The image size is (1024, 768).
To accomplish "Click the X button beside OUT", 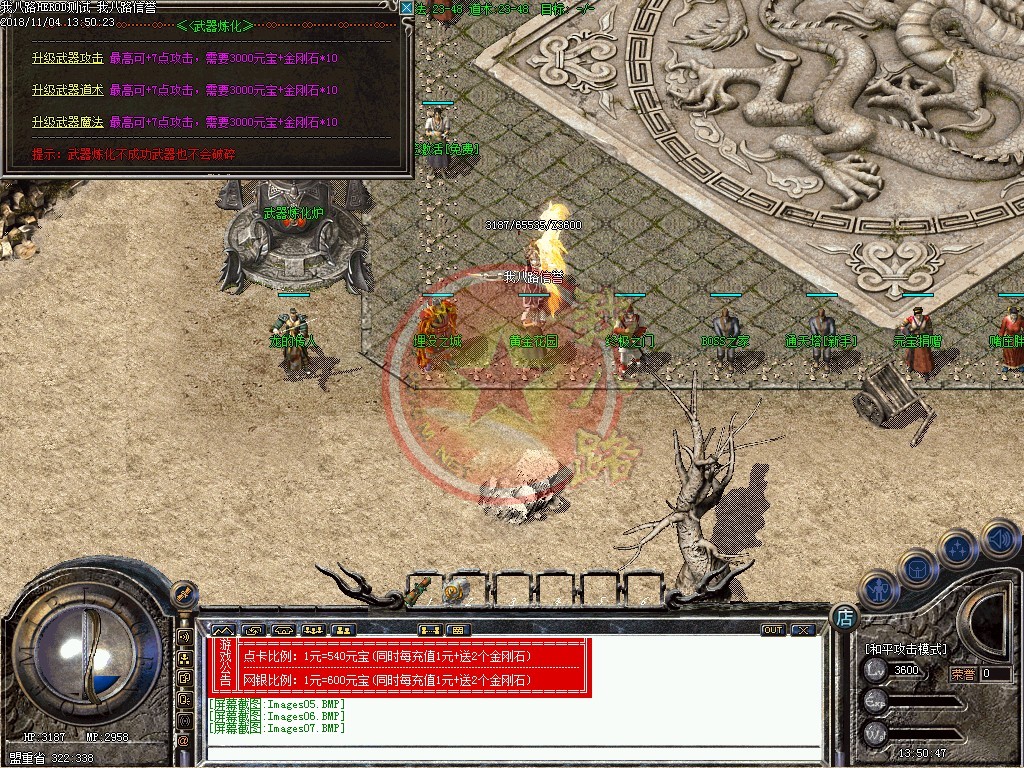I will pyautogui.click(x=801, y=630).
